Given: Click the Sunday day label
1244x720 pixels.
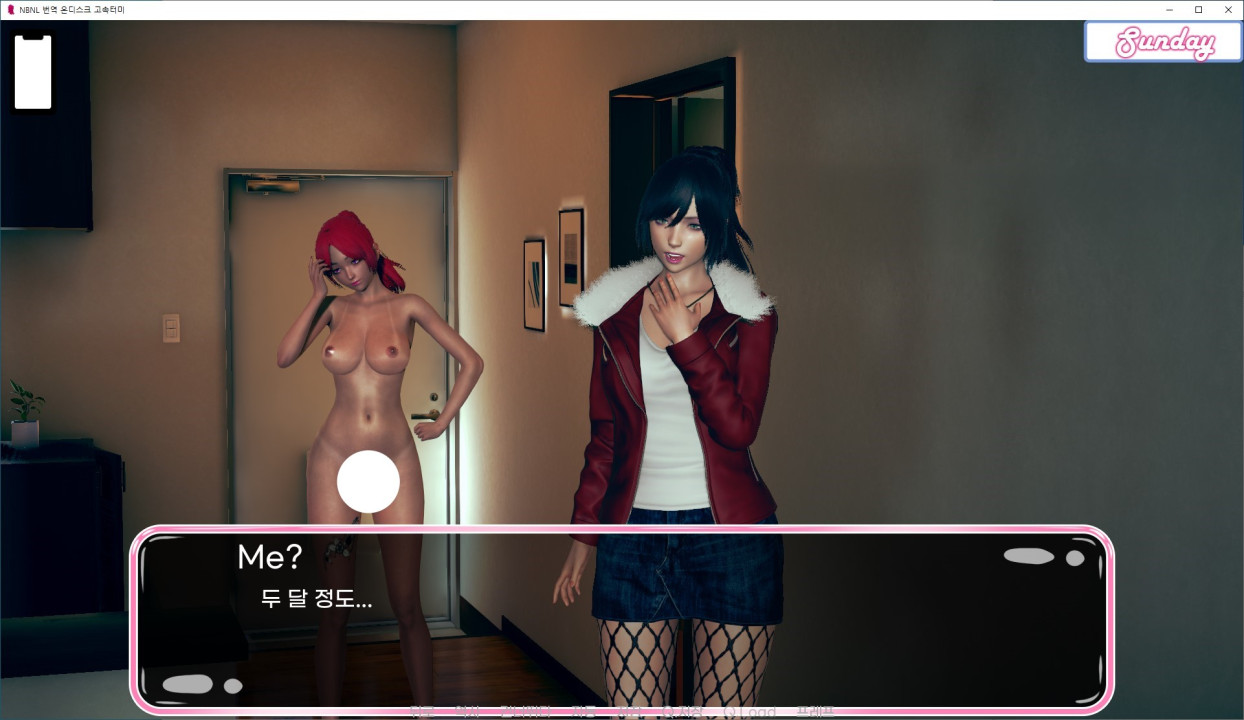Looking at the screenshot, I should tap(1163, 43).
